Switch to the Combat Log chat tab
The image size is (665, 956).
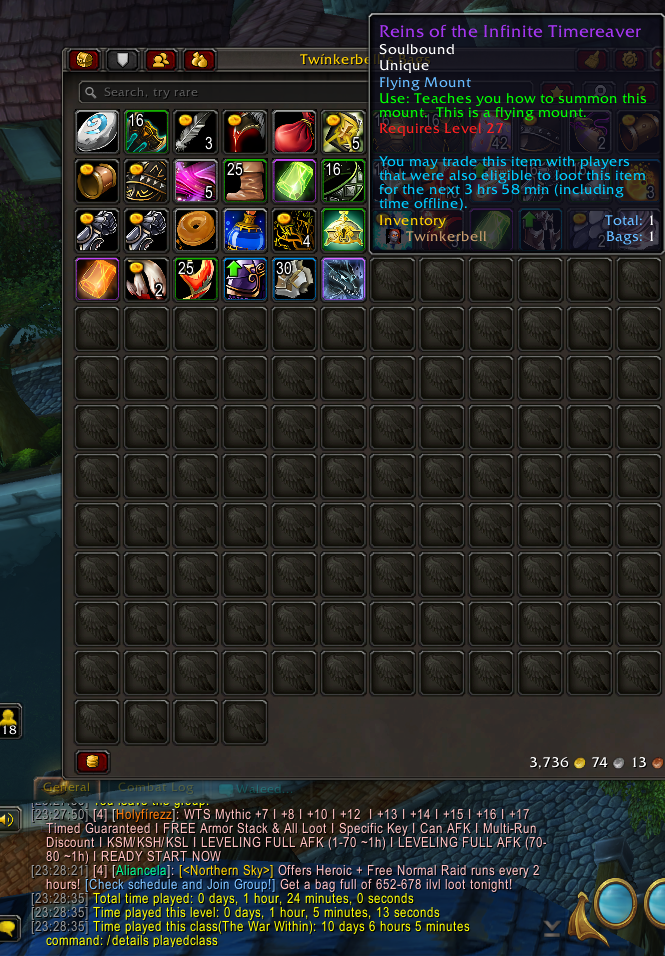(x=150, y=788)
